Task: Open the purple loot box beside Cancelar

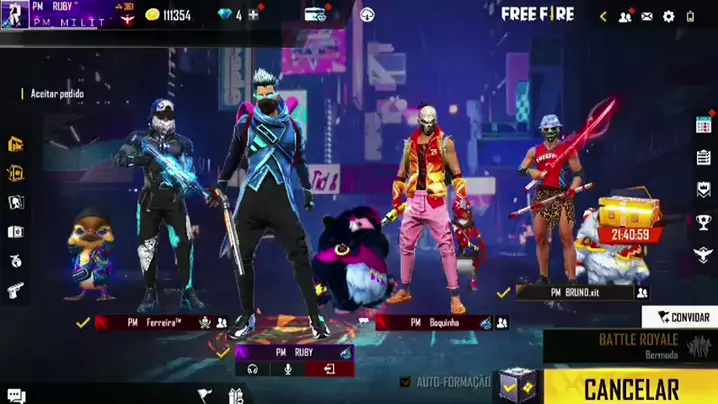Action: 518,385
